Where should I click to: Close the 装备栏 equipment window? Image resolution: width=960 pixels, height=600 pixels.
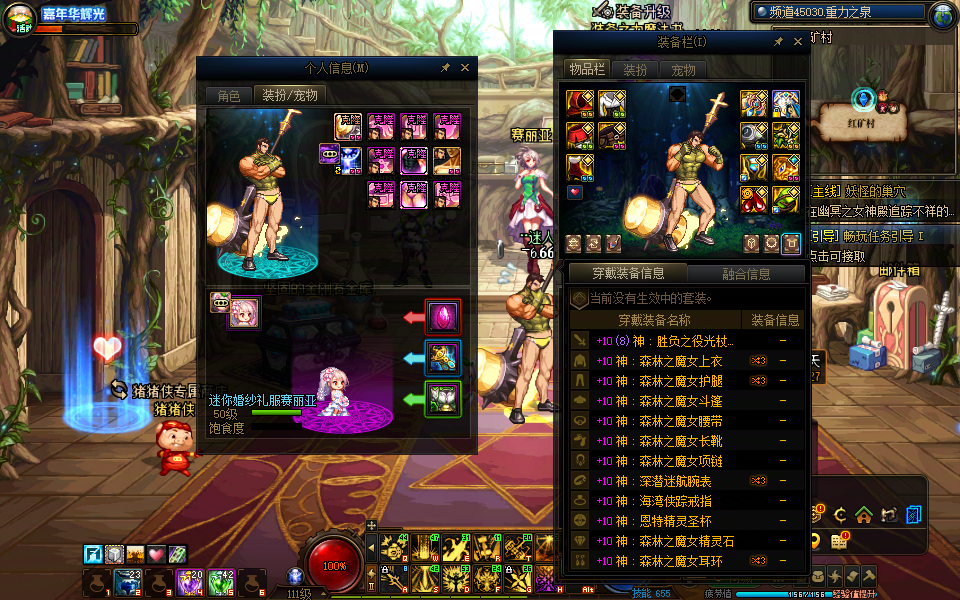coord(798,42)
